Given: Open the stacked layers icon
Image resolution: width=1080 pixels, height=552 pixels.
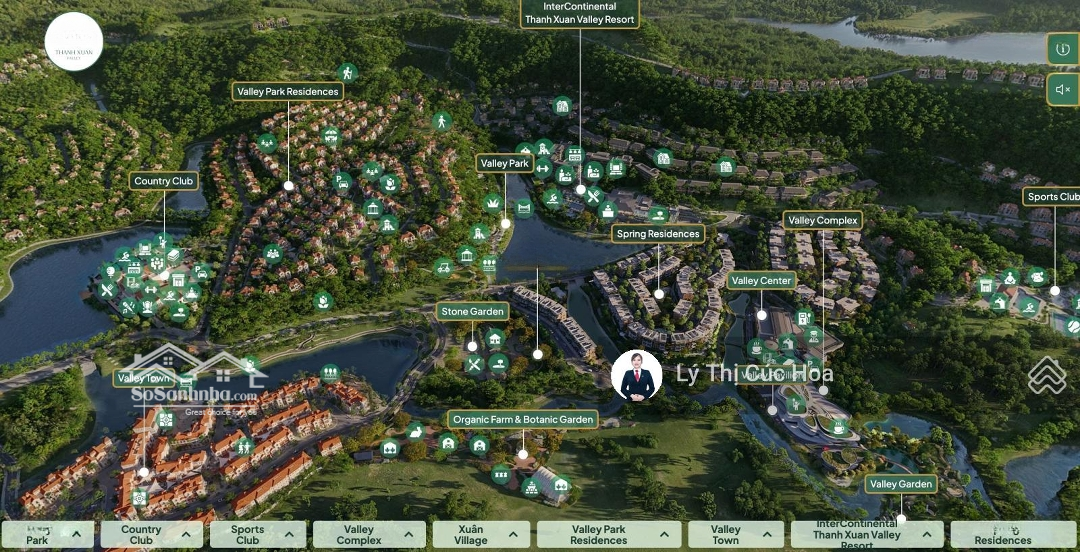Looking at the screenshot, I should [1047, 375].
